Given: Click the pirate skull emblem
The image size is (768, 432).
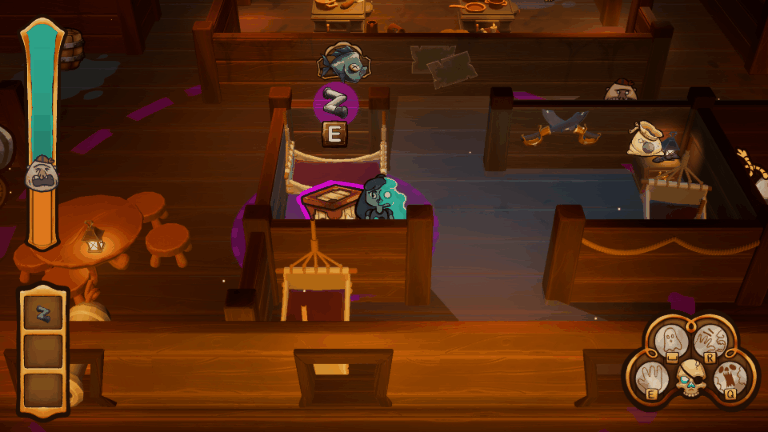Looking at the screenshot, I should [x=691, y=380].
